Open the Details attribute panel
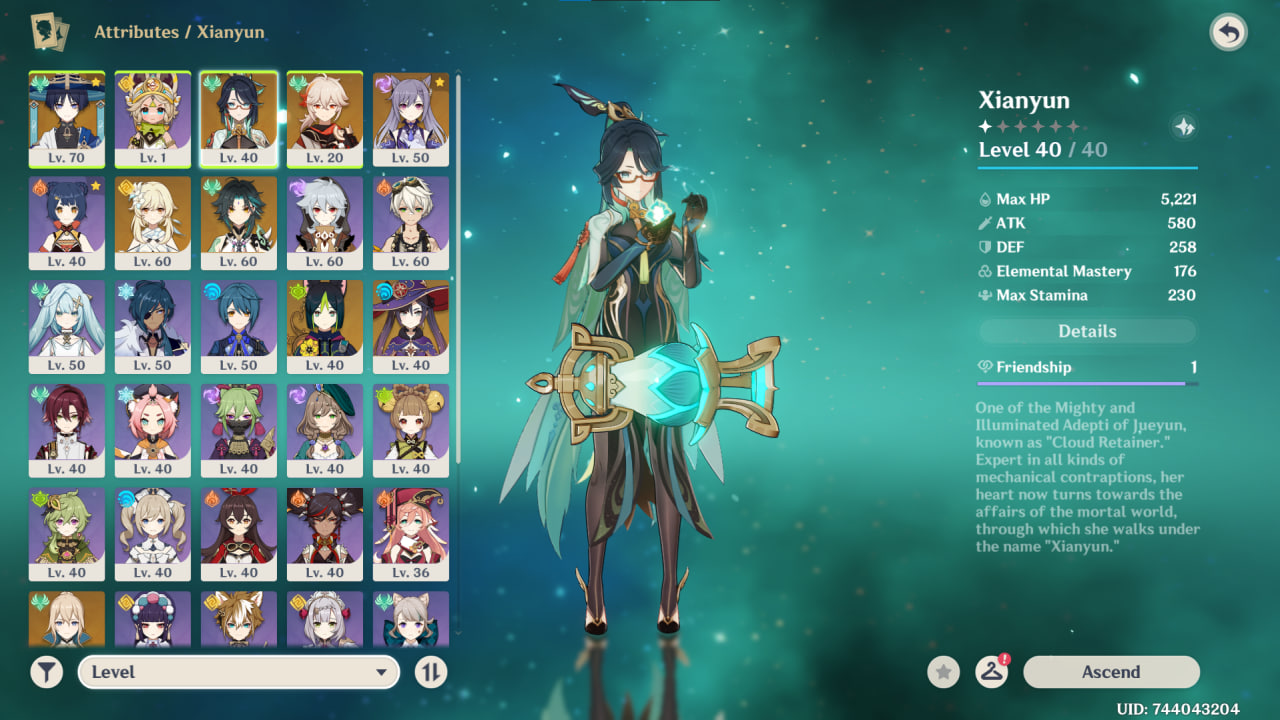The width and height of the screenshot is (1280, 720). coord(1087,331)
